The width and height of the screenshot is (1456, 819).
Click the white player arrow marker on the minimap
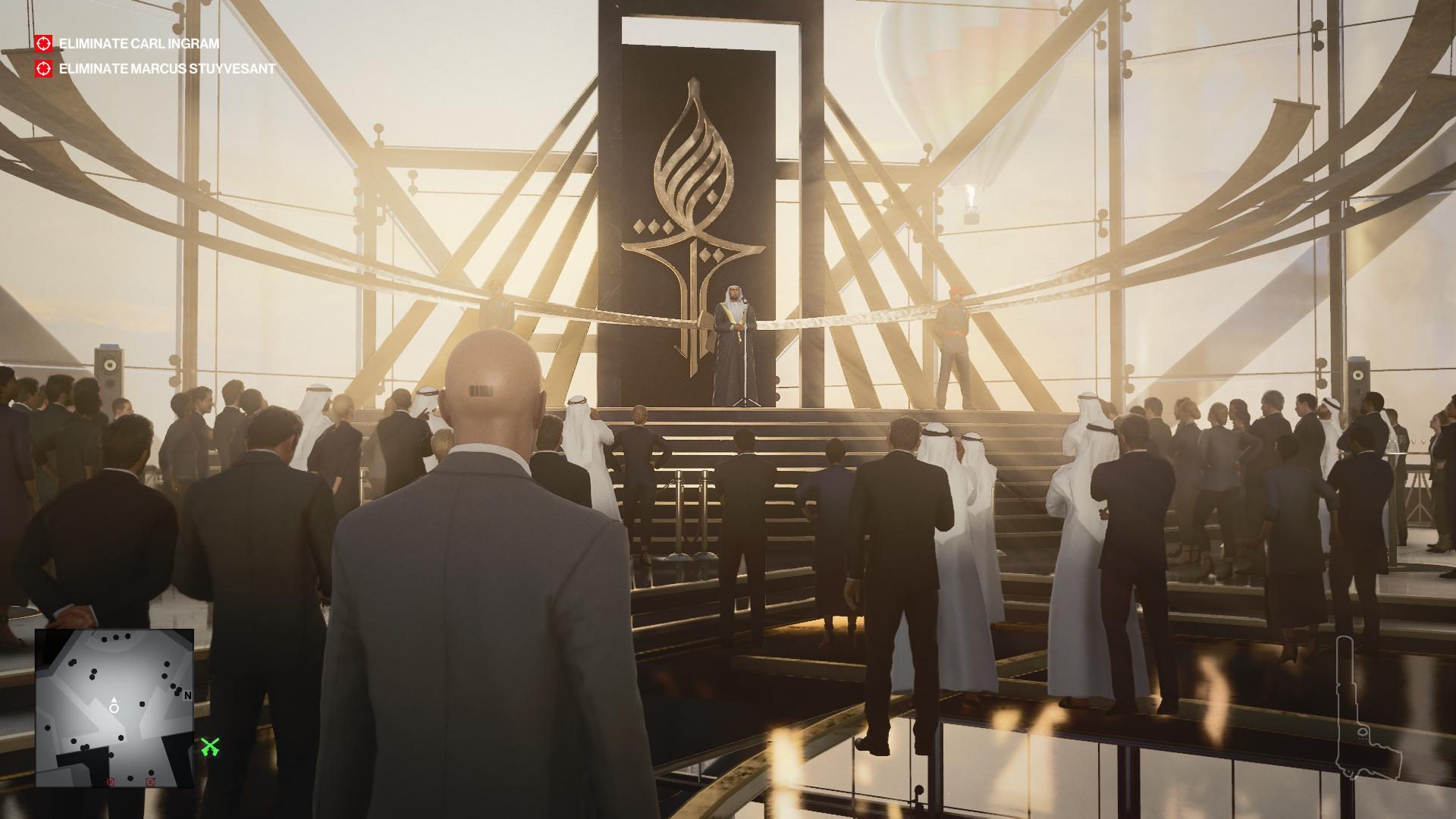coord(114,699)
